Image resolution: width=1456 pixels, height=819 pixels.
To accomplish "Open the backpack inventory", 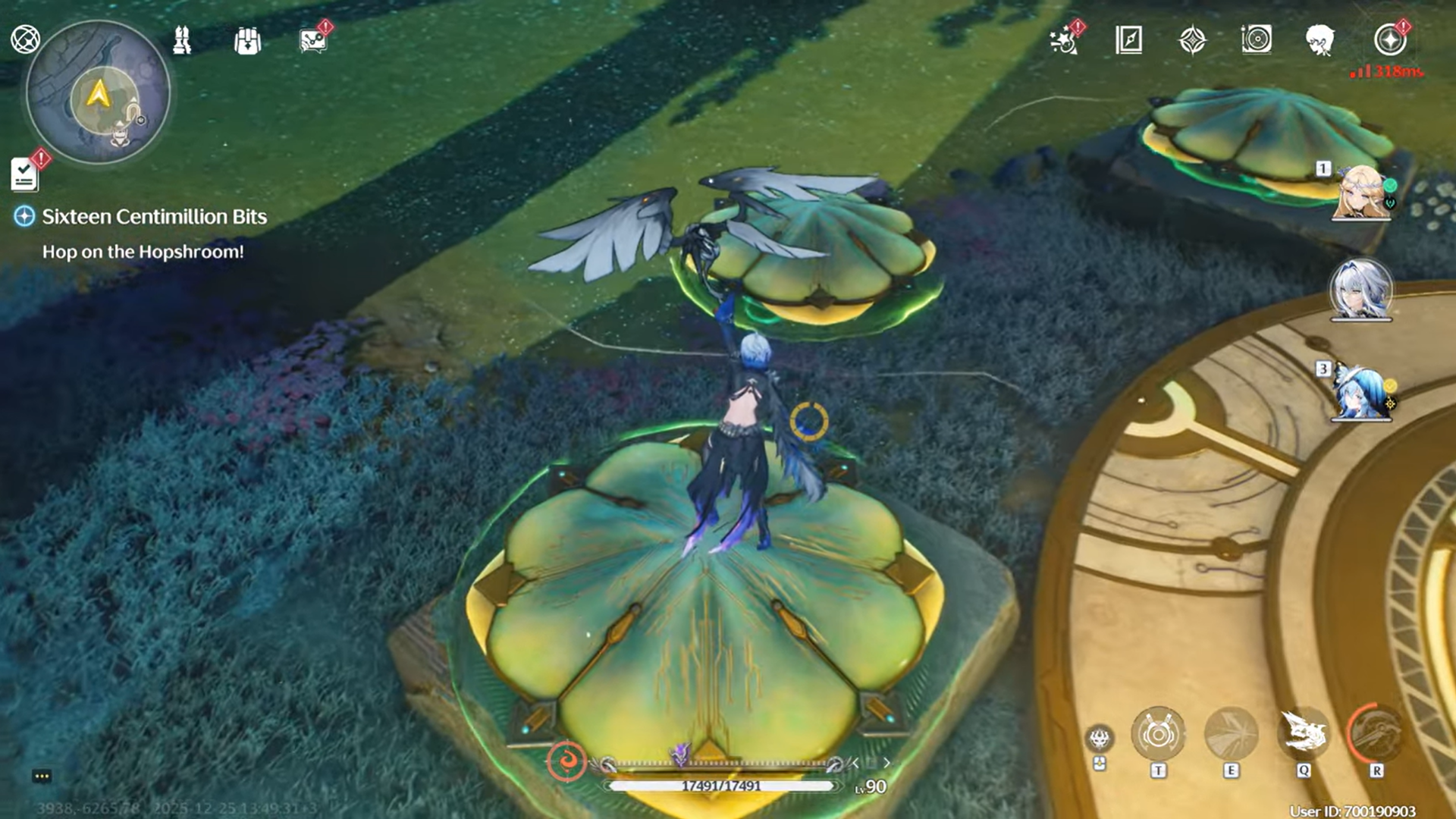I will pyautogui.click(x=247, y=41).
